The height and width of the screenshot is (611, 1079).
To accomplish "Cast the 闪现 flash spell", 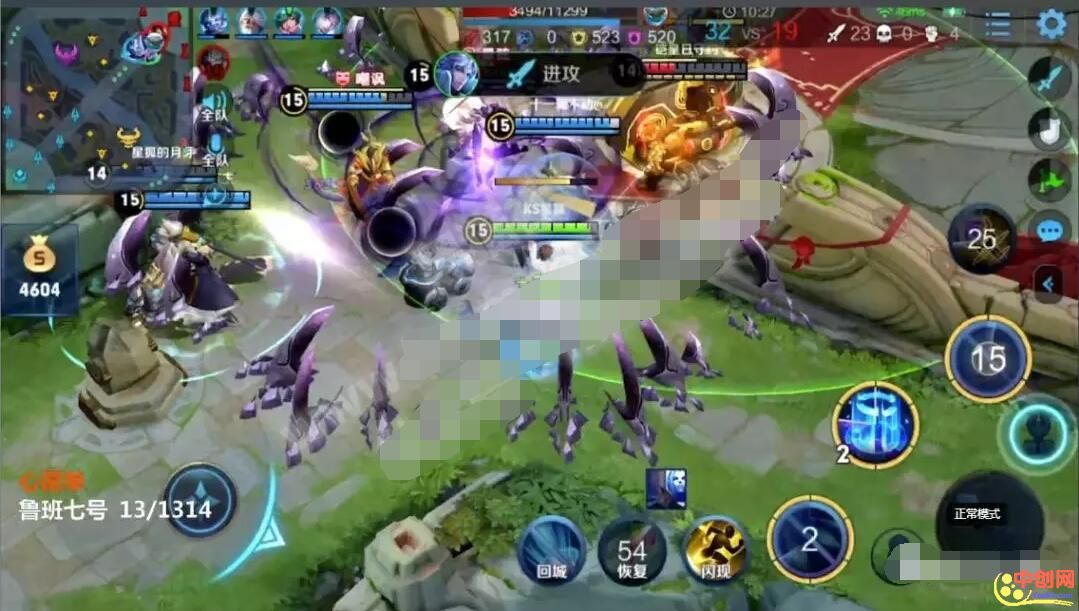I will point(715,549).
